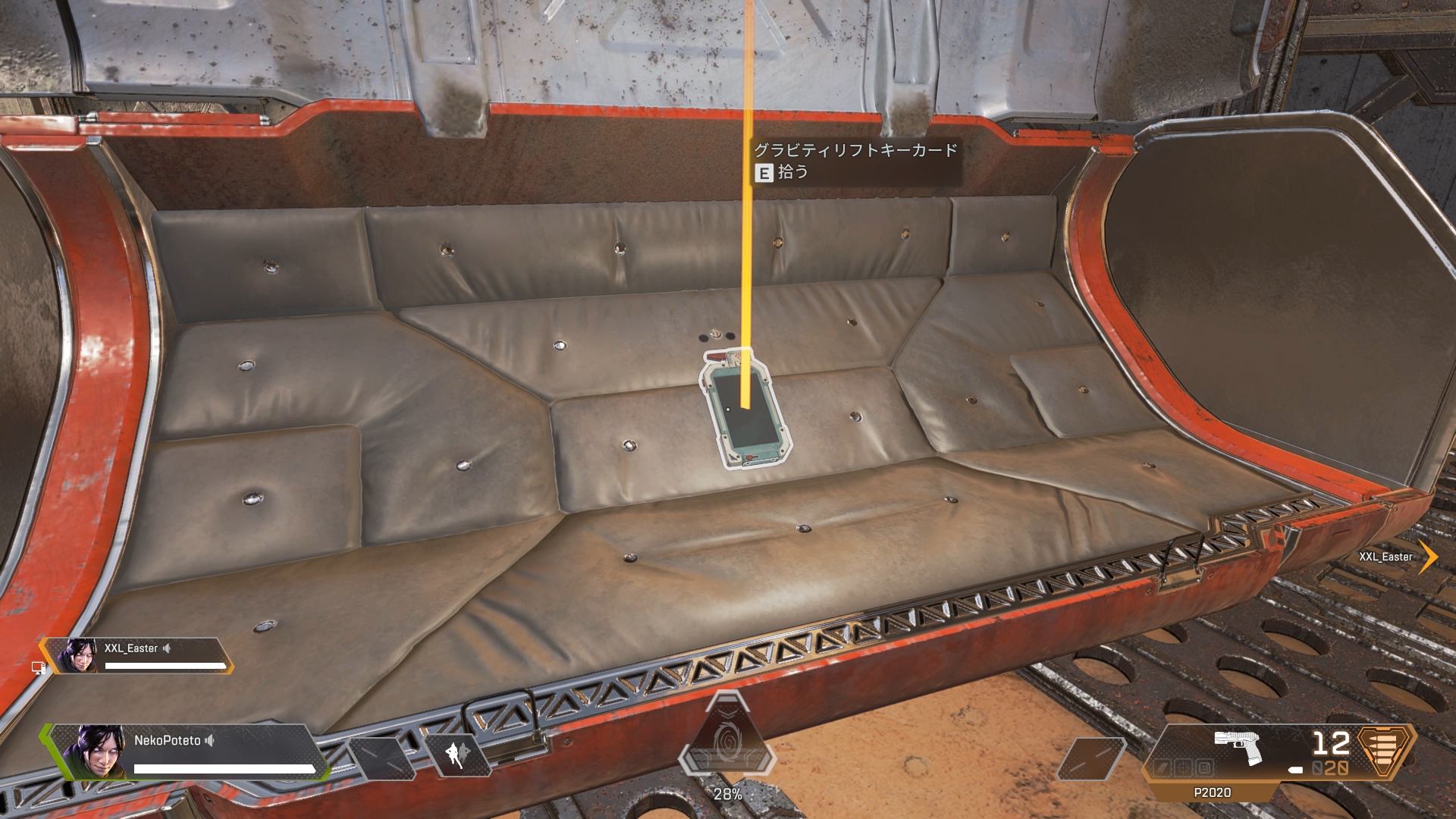Toggle NekoPoteto's voice speaker icon
This screenshot has height=819, width=1456.
(210, 740)
